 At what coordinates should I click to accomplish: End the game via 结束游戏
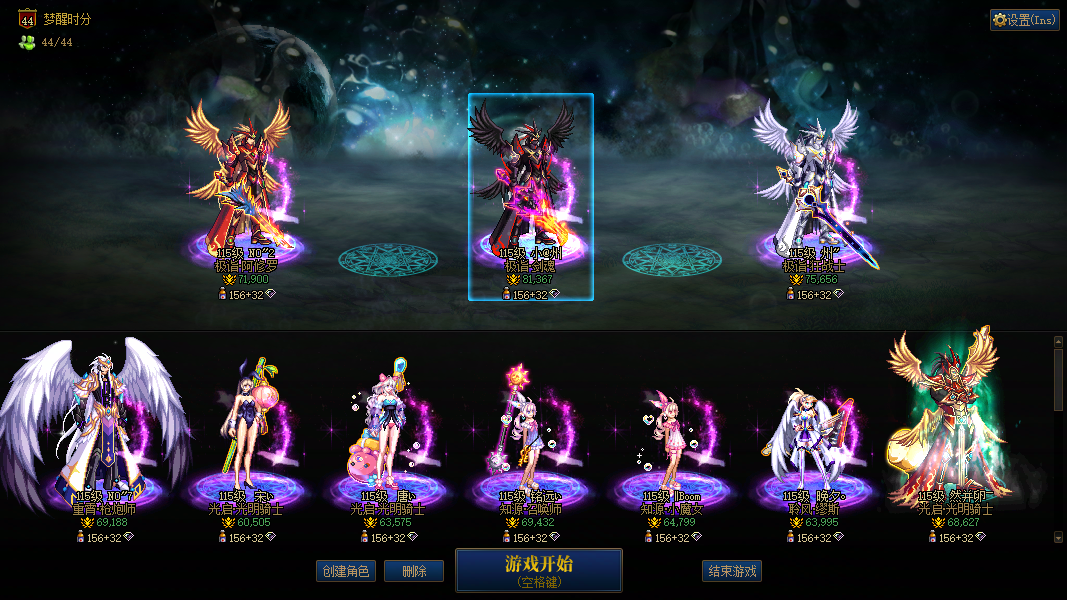[x=732, y=571]
